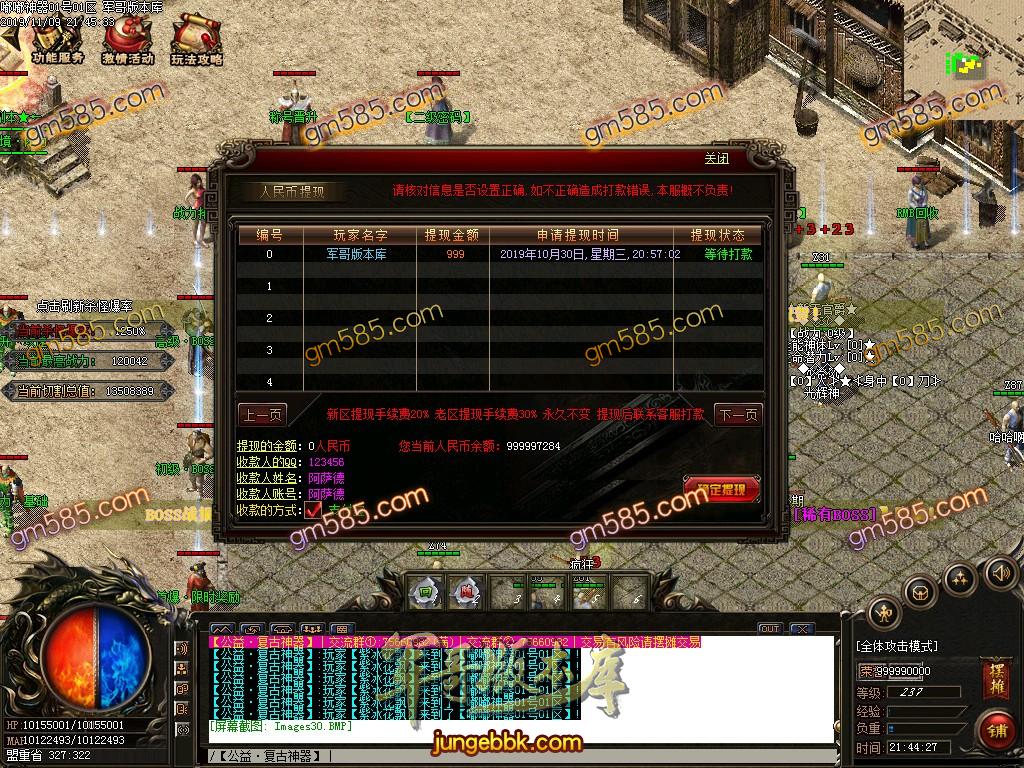Confirm withdrawal with the red 确定提现 button

[x=721, y=489]
